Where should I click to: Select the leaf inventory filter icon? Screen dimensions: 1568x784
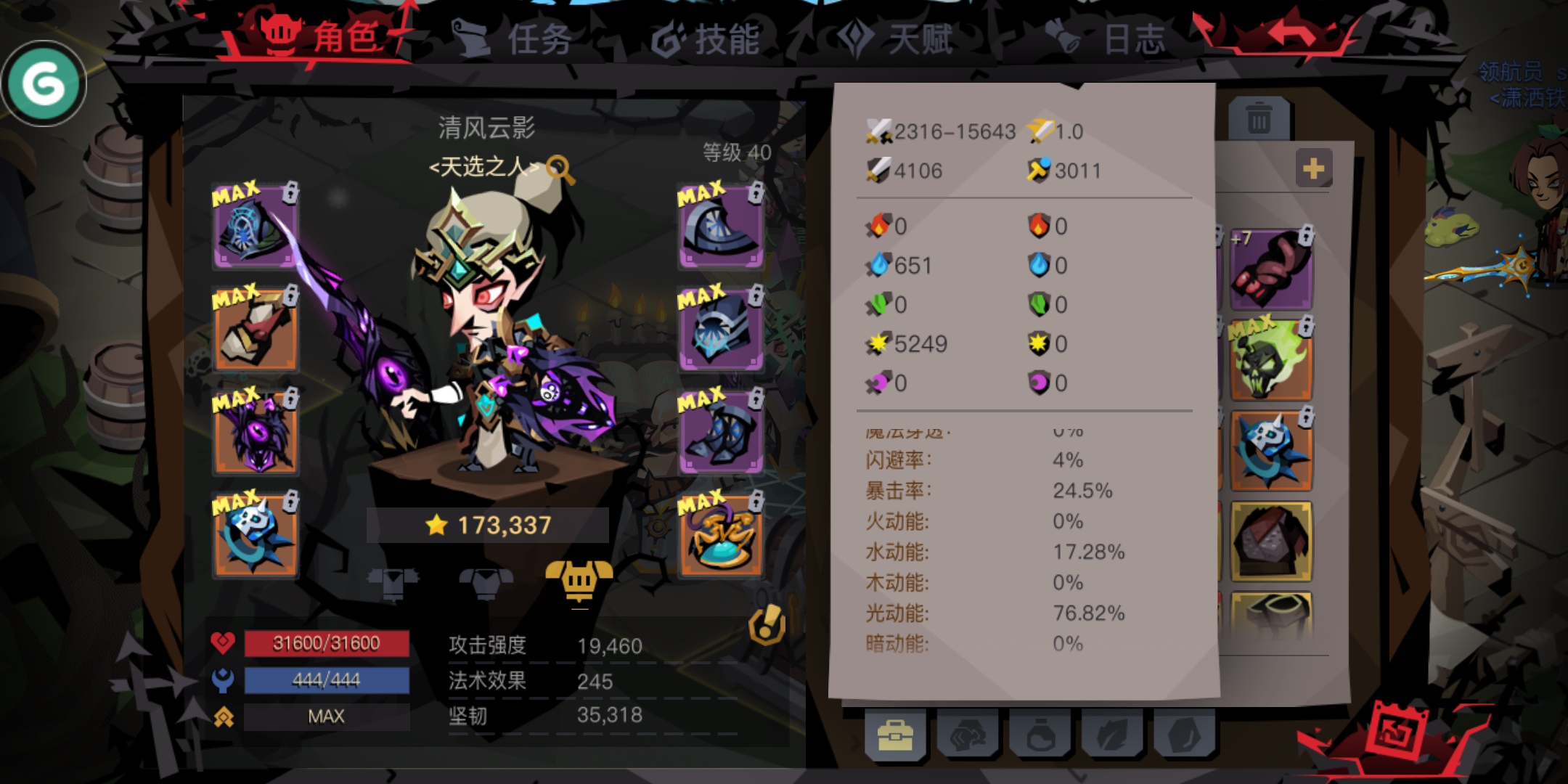pos(1113,735)
